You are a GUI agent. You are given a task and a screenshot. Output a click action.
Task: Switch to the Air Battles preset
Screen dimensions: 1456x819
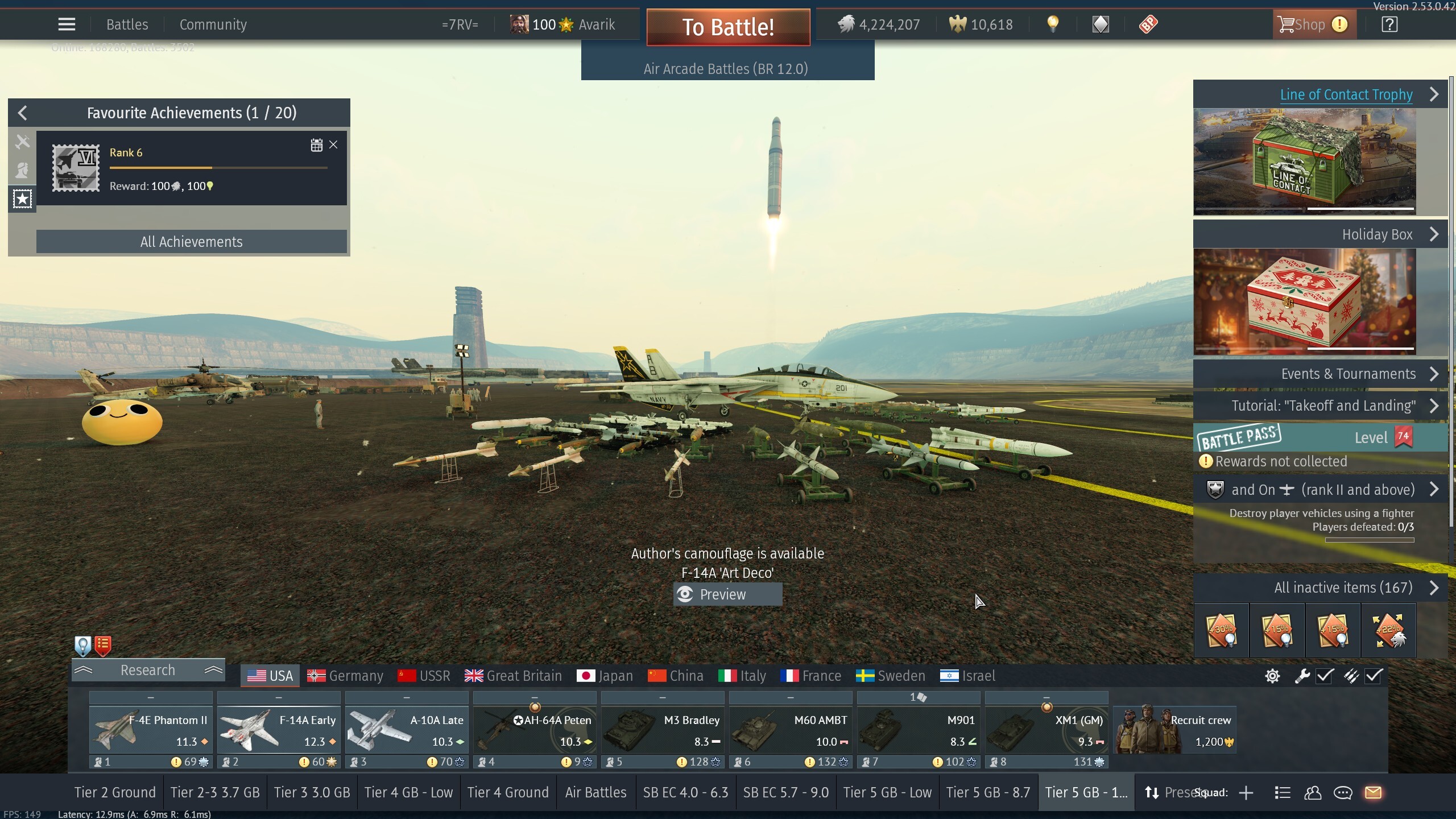tap(595, 792)
